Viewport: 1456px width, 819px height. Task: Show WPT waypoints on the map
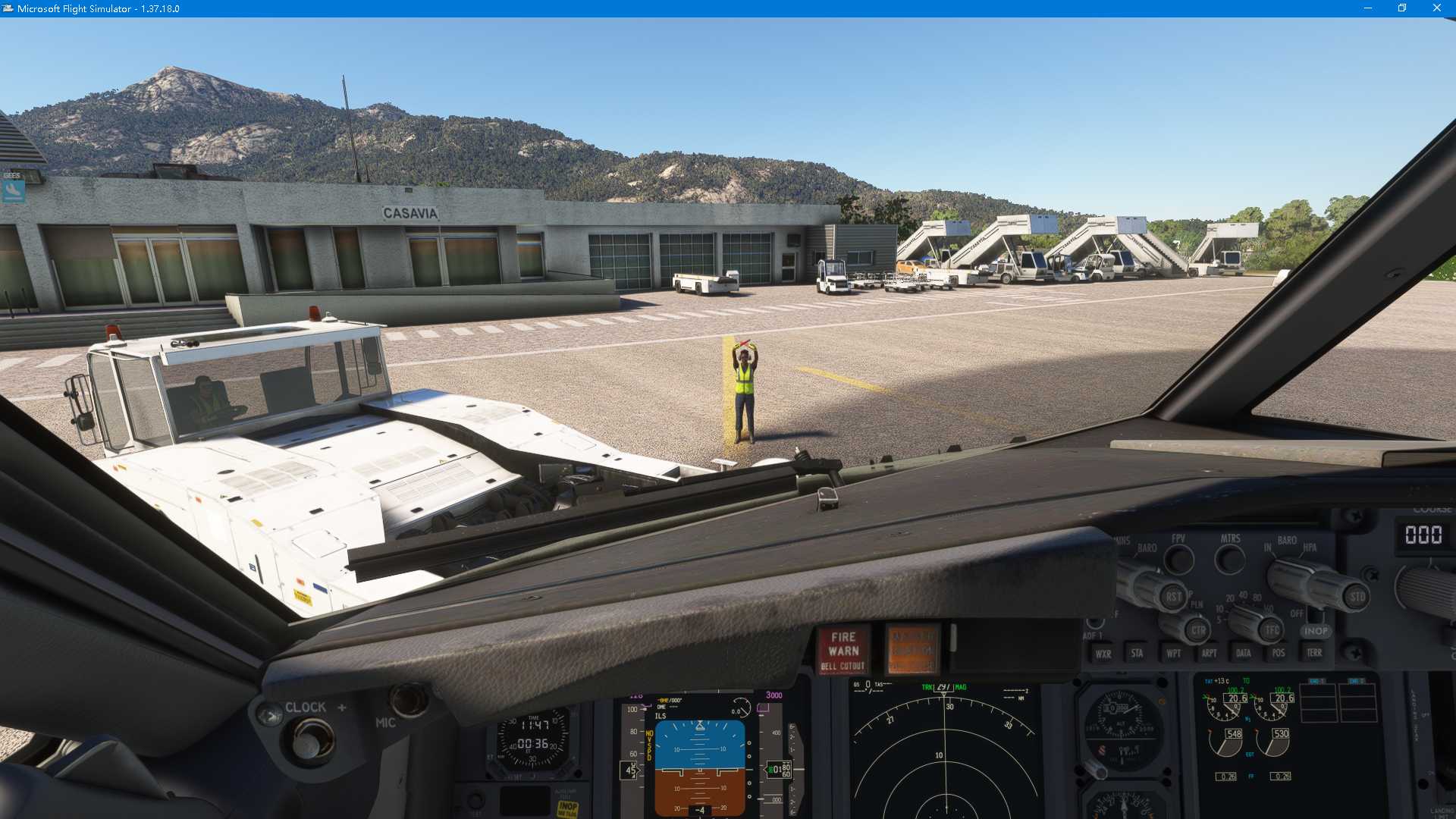click(x=1174, y=653)
